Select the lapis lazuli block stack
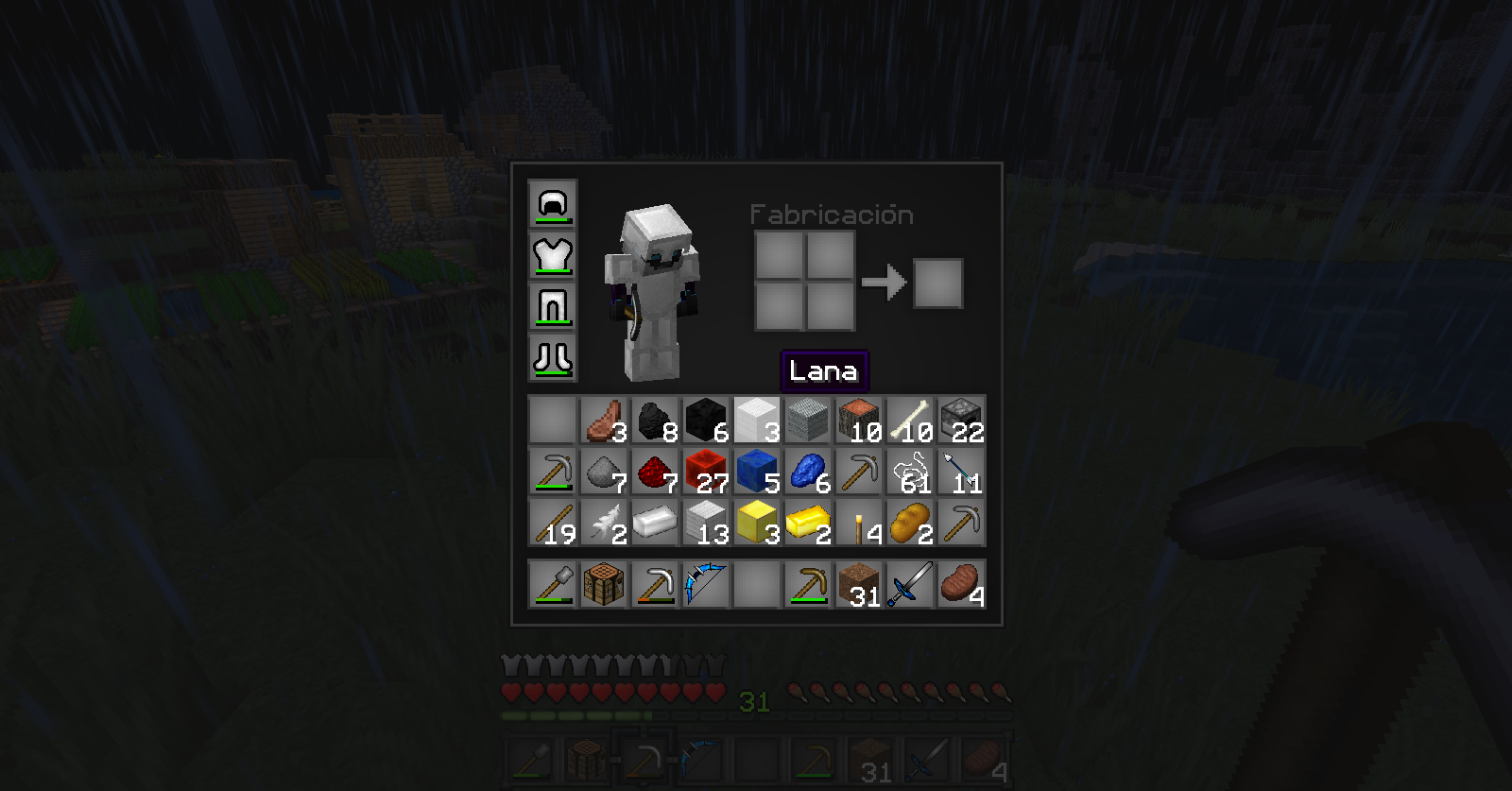This screenshot has height=791, width=1512. pyautogui.click(x=757, y=471)
